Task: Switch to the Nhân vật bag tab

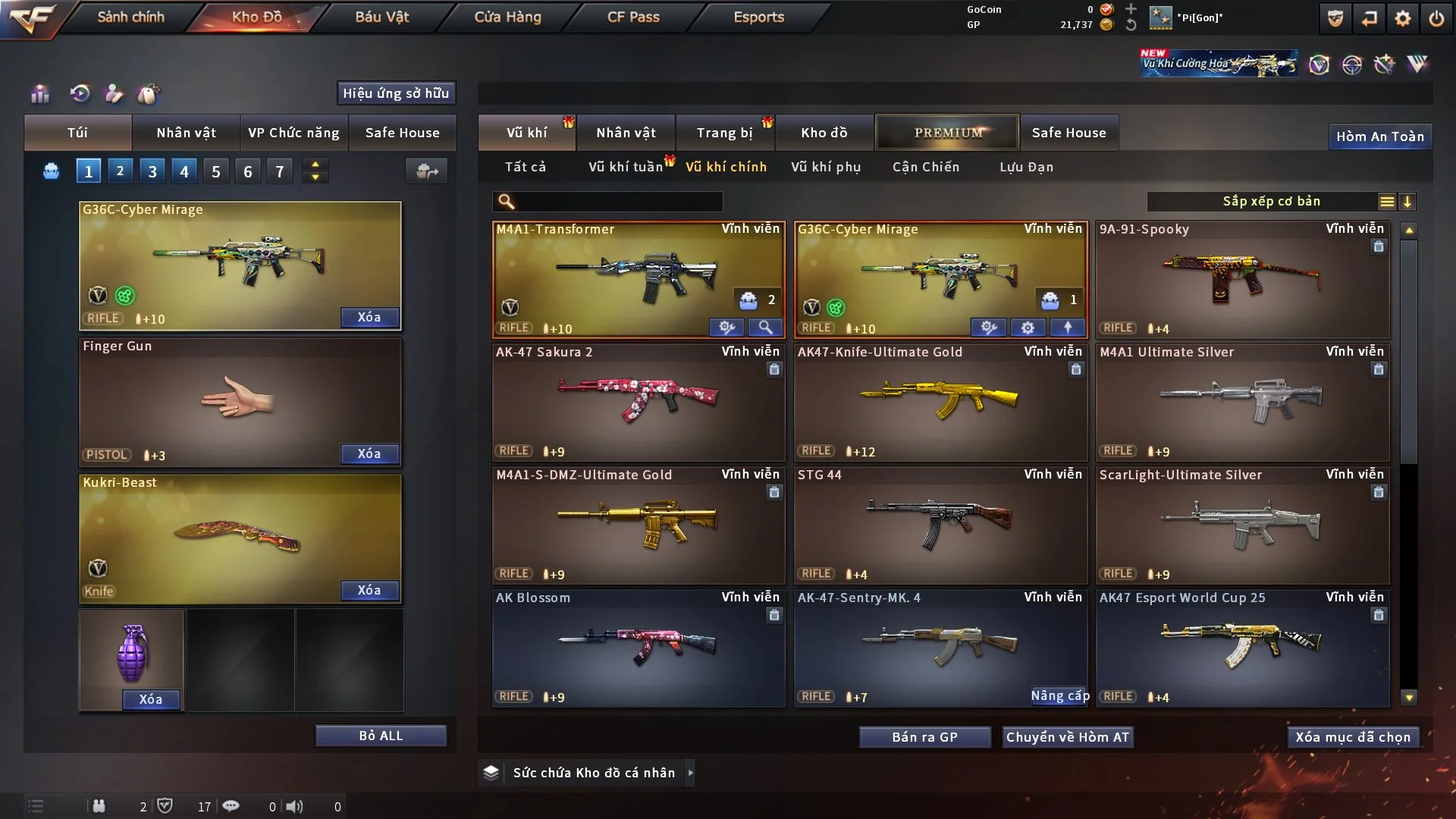Action: 186,133
